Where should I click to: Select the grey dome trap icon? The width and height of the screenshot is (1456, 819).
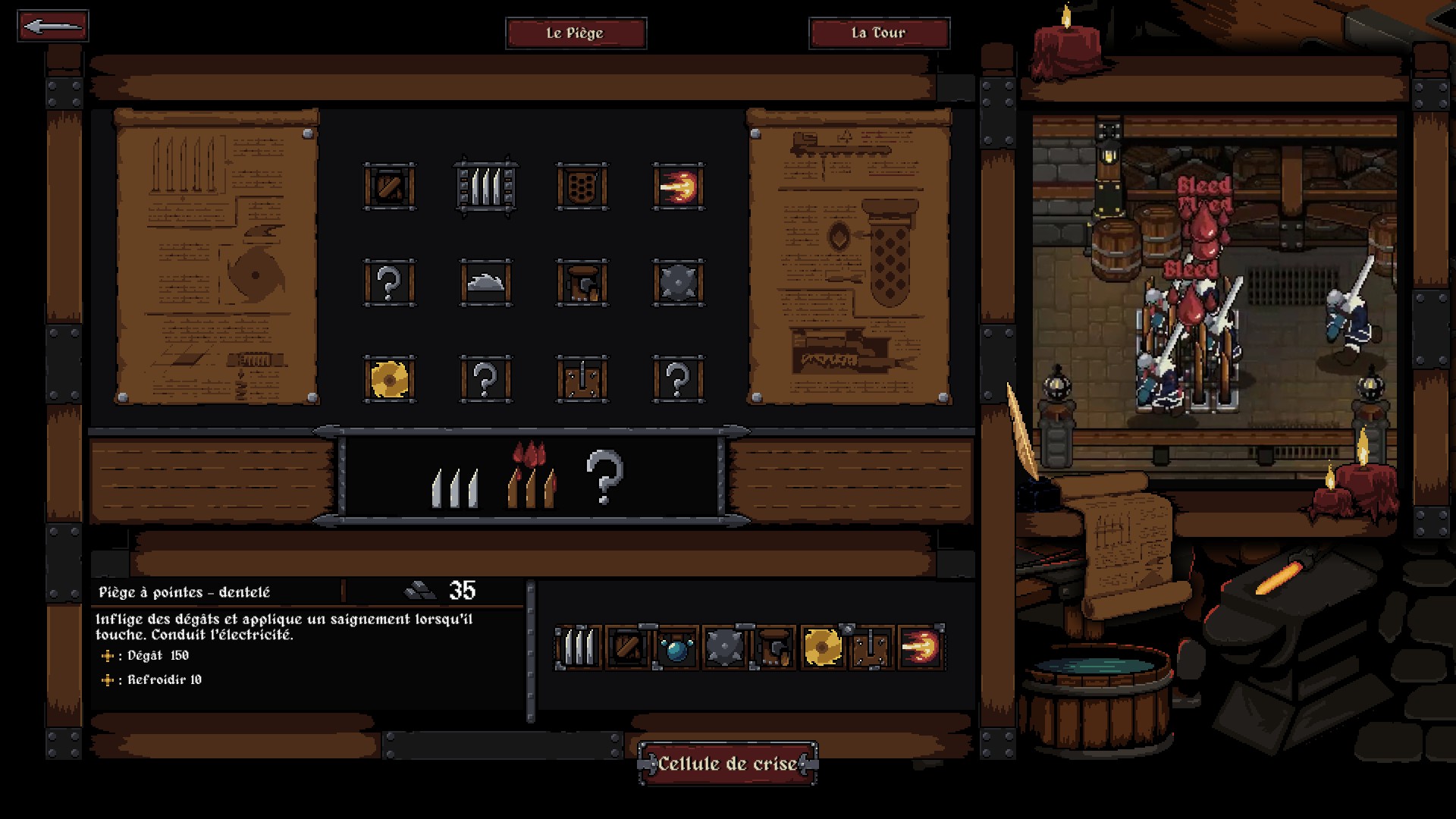485,283
